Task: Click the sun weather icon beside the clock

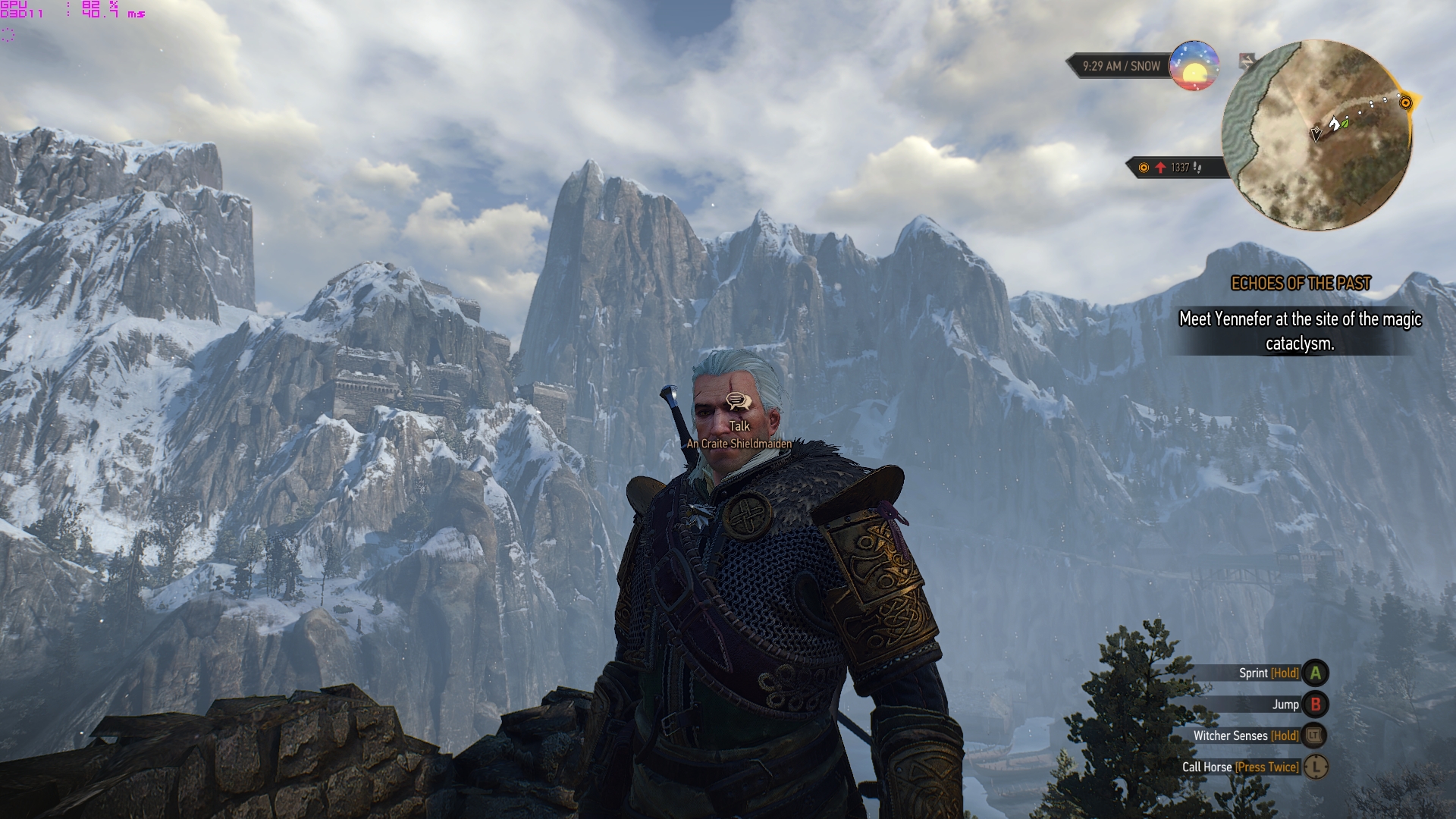Action: pos(1194,66)
